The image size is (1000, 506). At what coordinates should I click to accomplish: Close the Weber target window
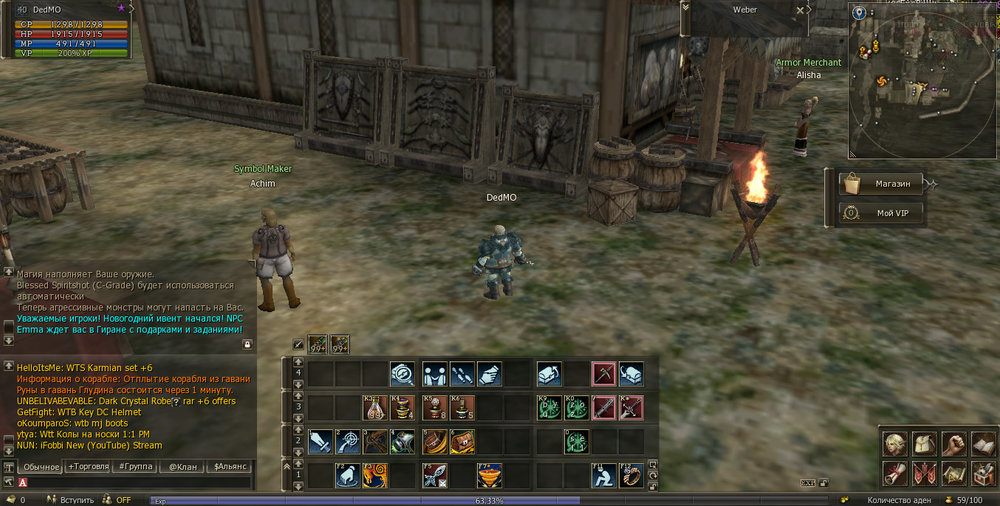(x=800, y=10)
